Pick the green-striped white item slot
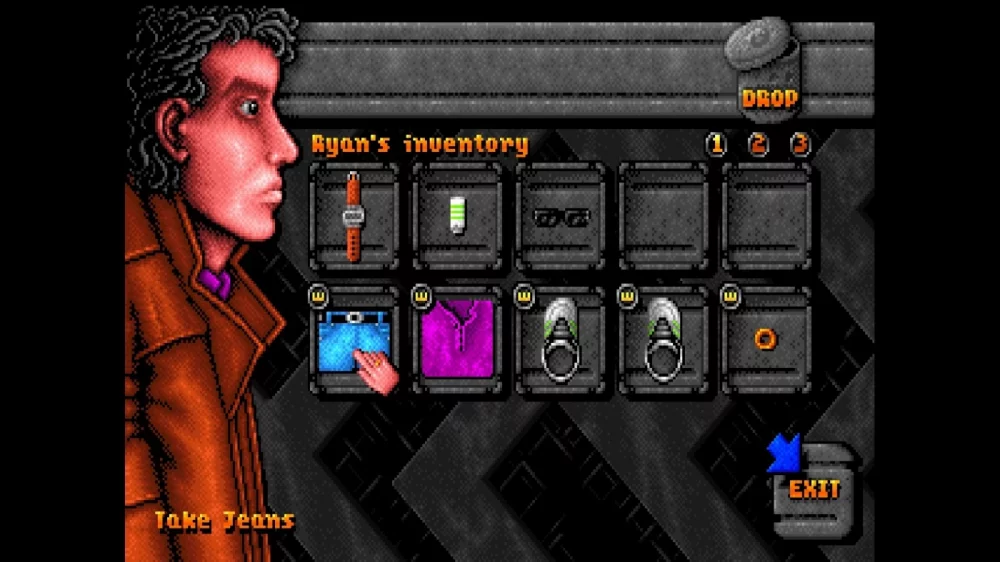The width and height of the screenshot is (1000, 562). (457, 216)
